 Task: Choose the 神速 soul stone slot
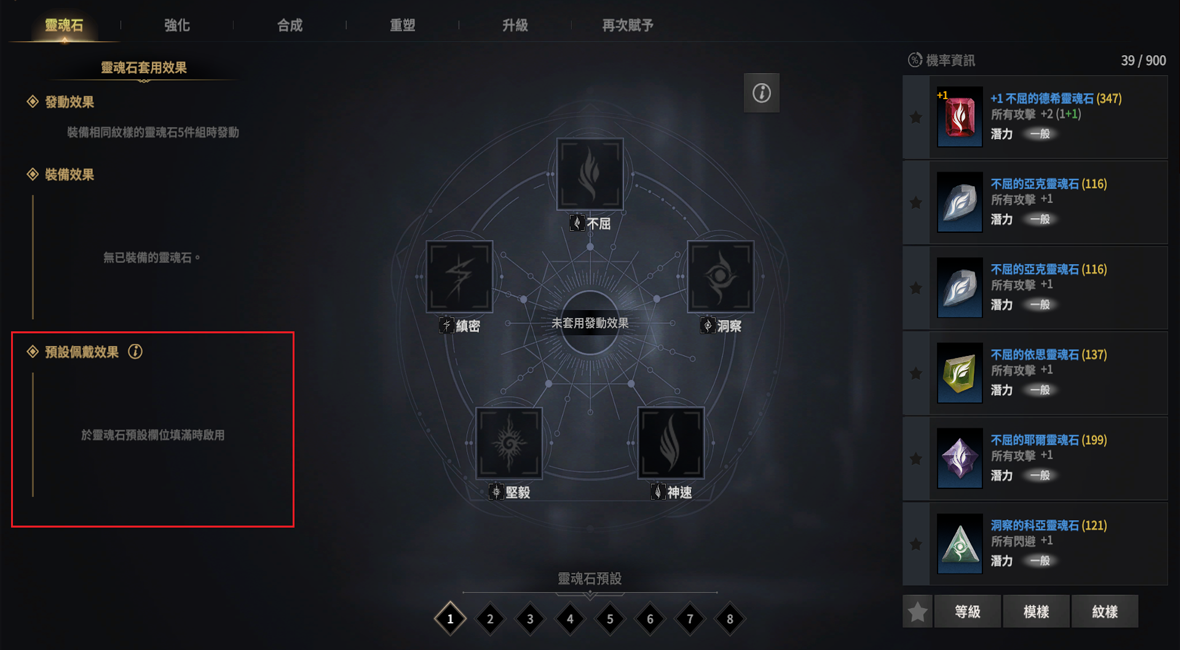point(671,442)
